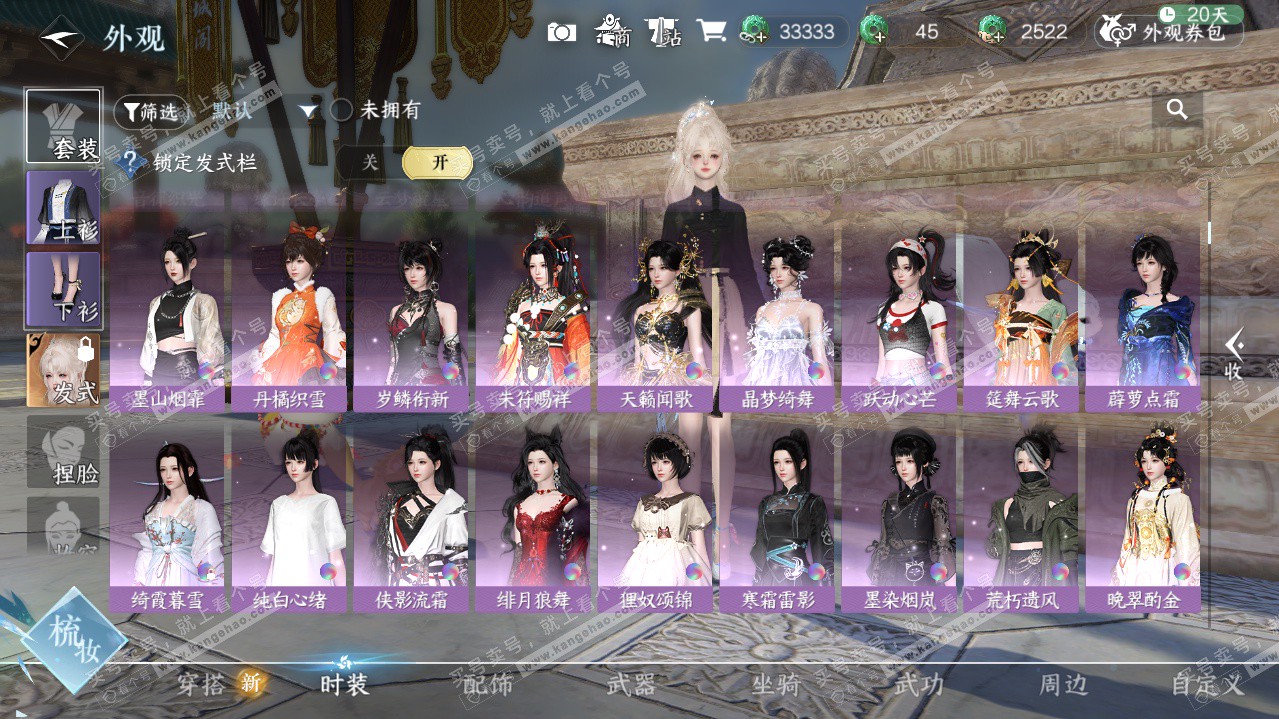
Task: Choose the 捏脸 face category
Action: click(x=63, y=452)
